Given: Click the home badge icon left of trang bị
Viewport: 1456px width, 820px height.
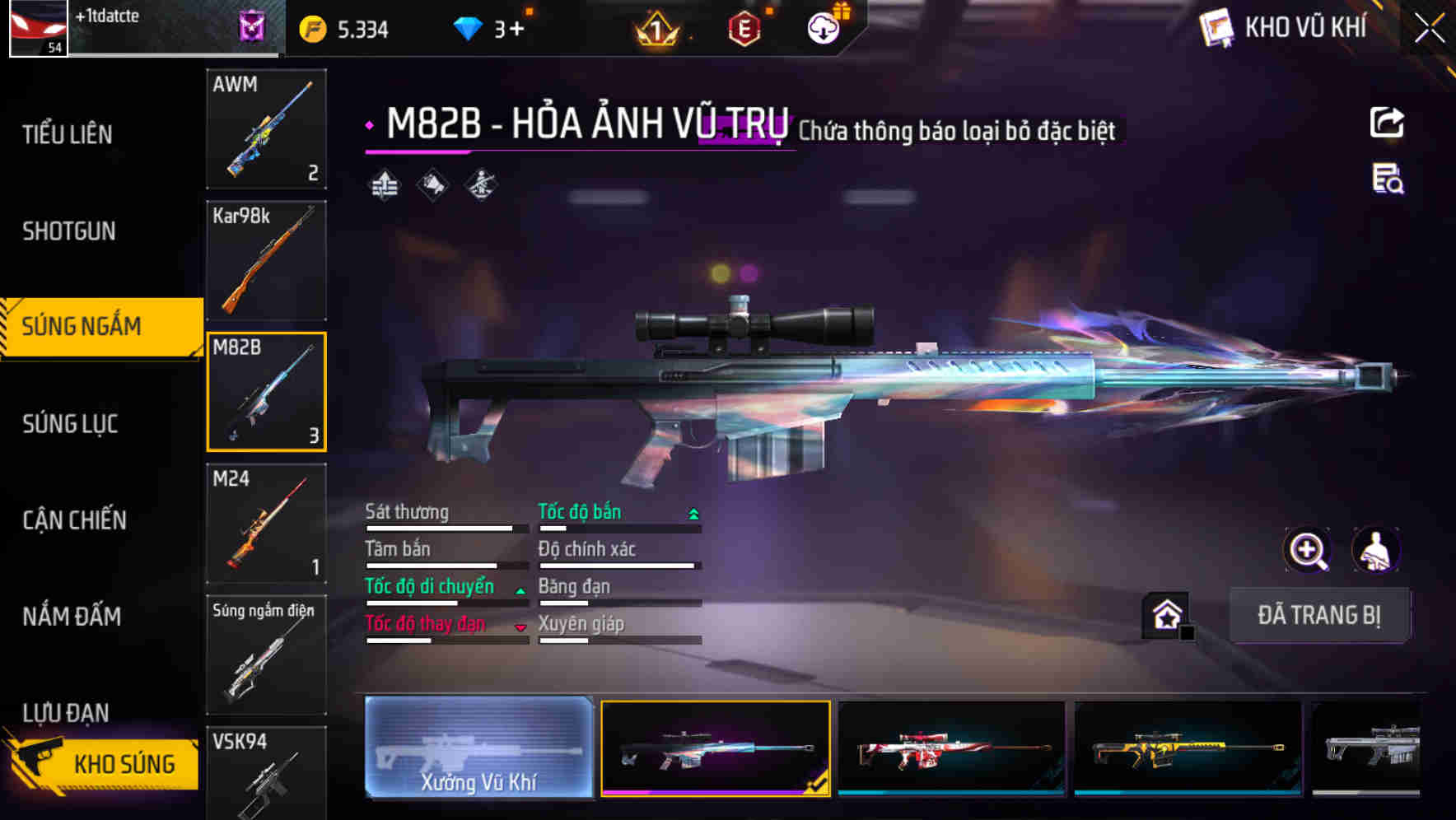Looking at the screenshot, I should (1164, 614).
